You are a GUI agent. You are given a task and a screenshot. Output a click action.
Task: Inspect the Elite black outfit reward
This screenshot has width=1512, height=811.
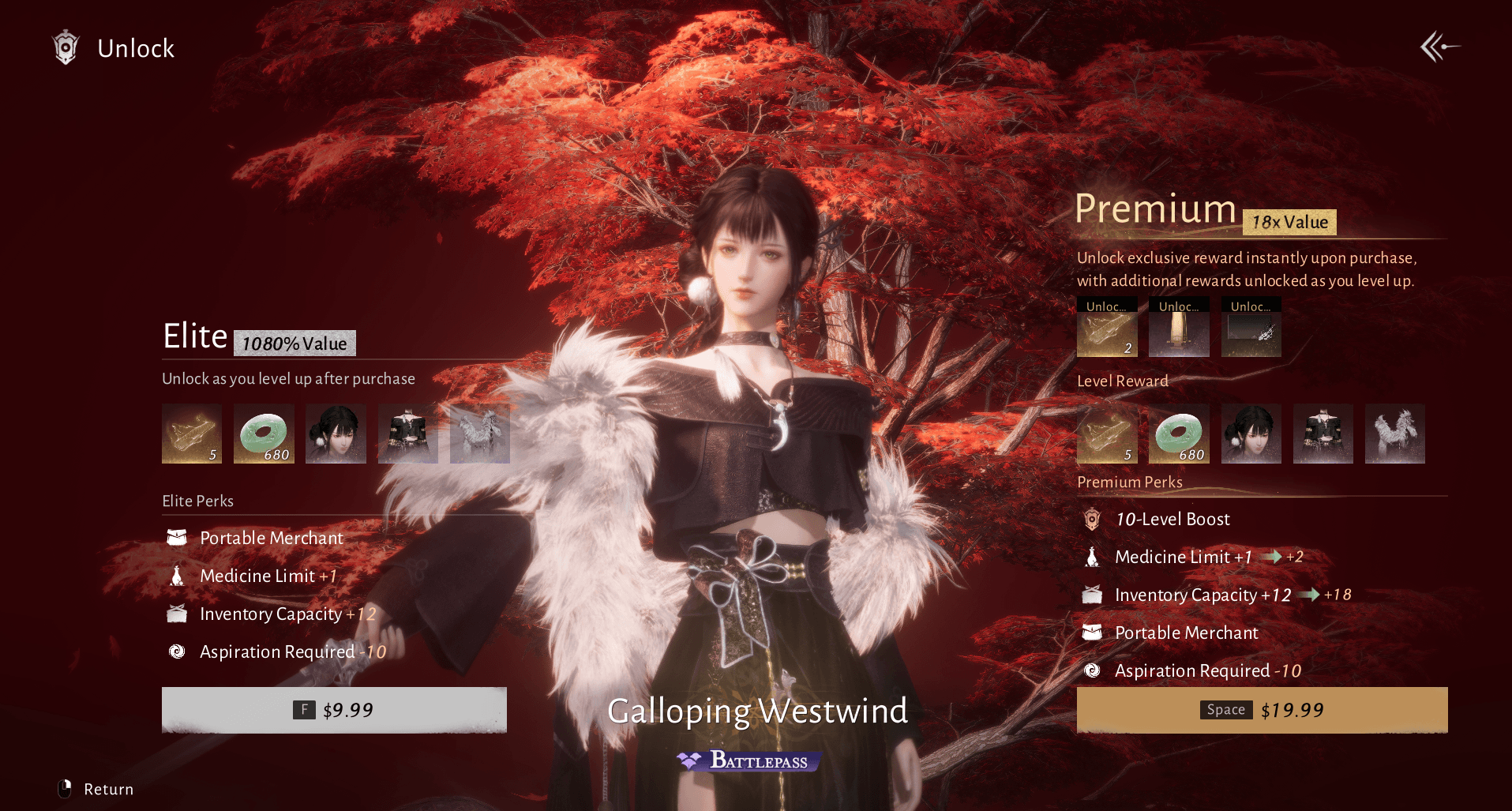coord(407,434)
